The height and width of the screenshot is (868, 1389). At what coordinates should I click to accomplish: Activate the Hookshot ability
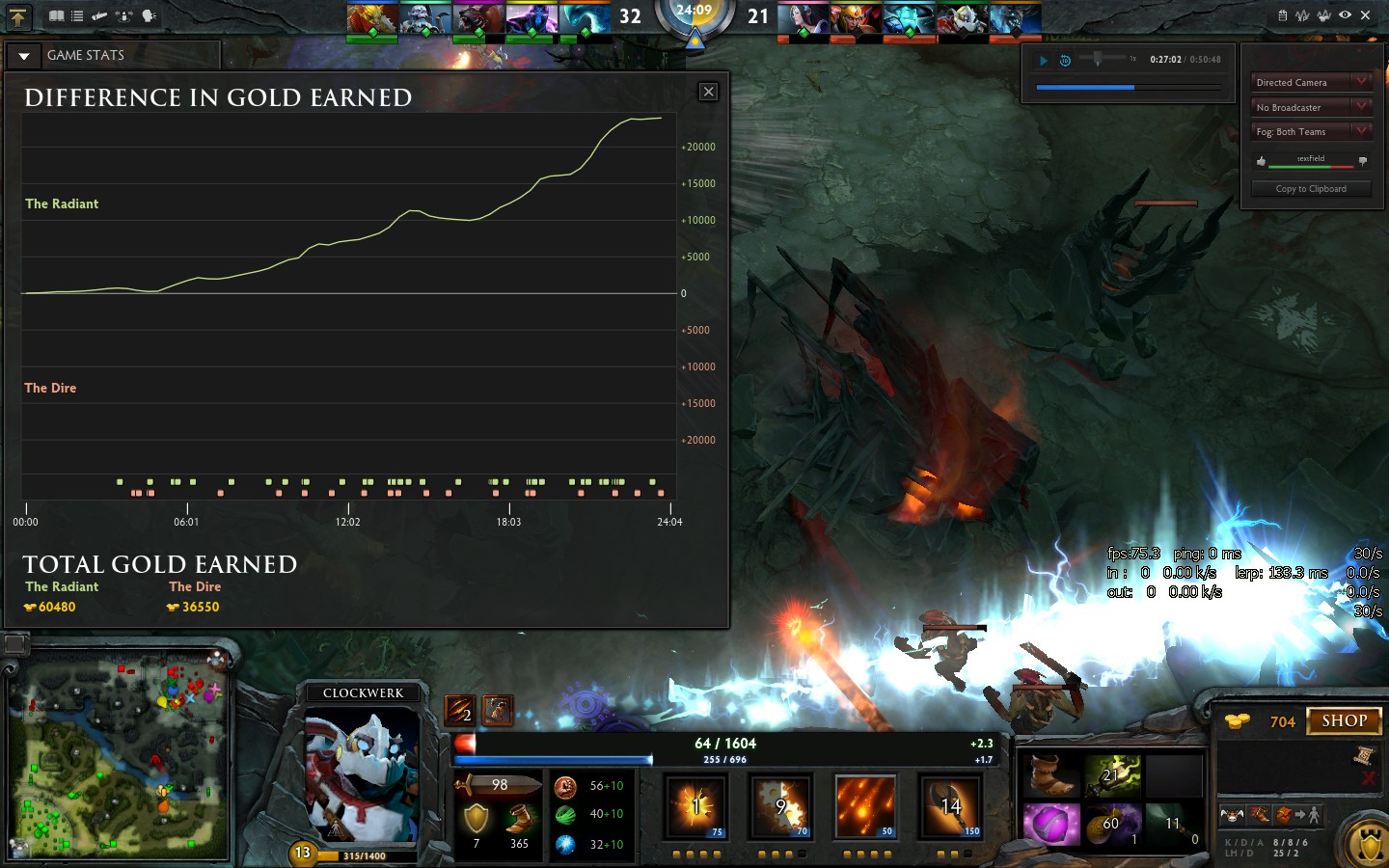(950, 806)
